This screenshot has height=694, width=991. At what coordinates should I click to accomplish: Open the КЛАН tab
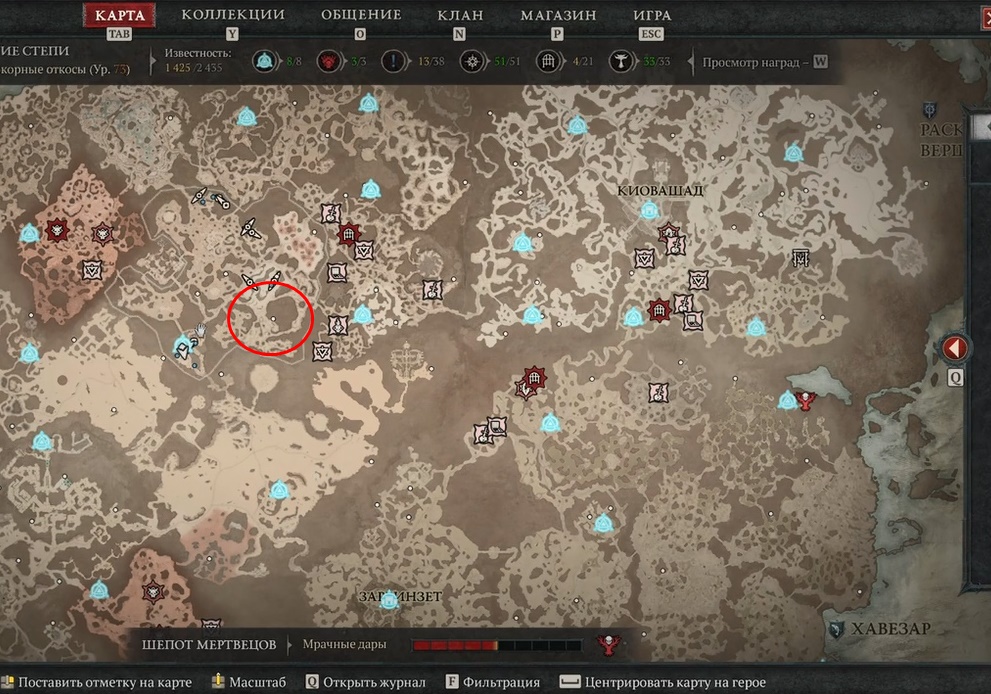tap(460, 15)
